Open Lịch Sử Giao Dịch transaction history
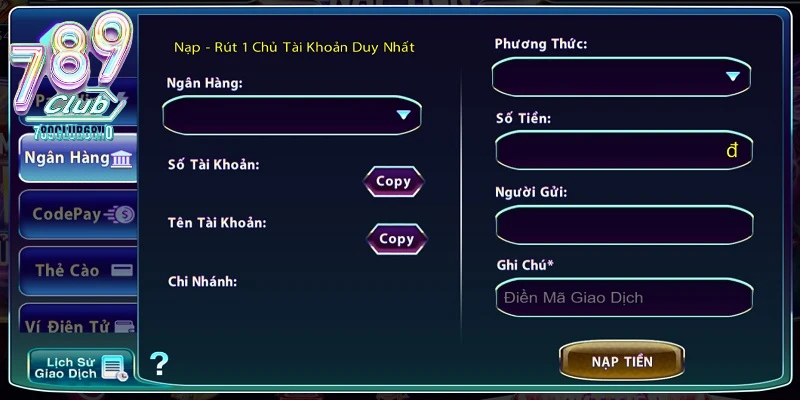The image size is (800, 400). tap(79, 367)
